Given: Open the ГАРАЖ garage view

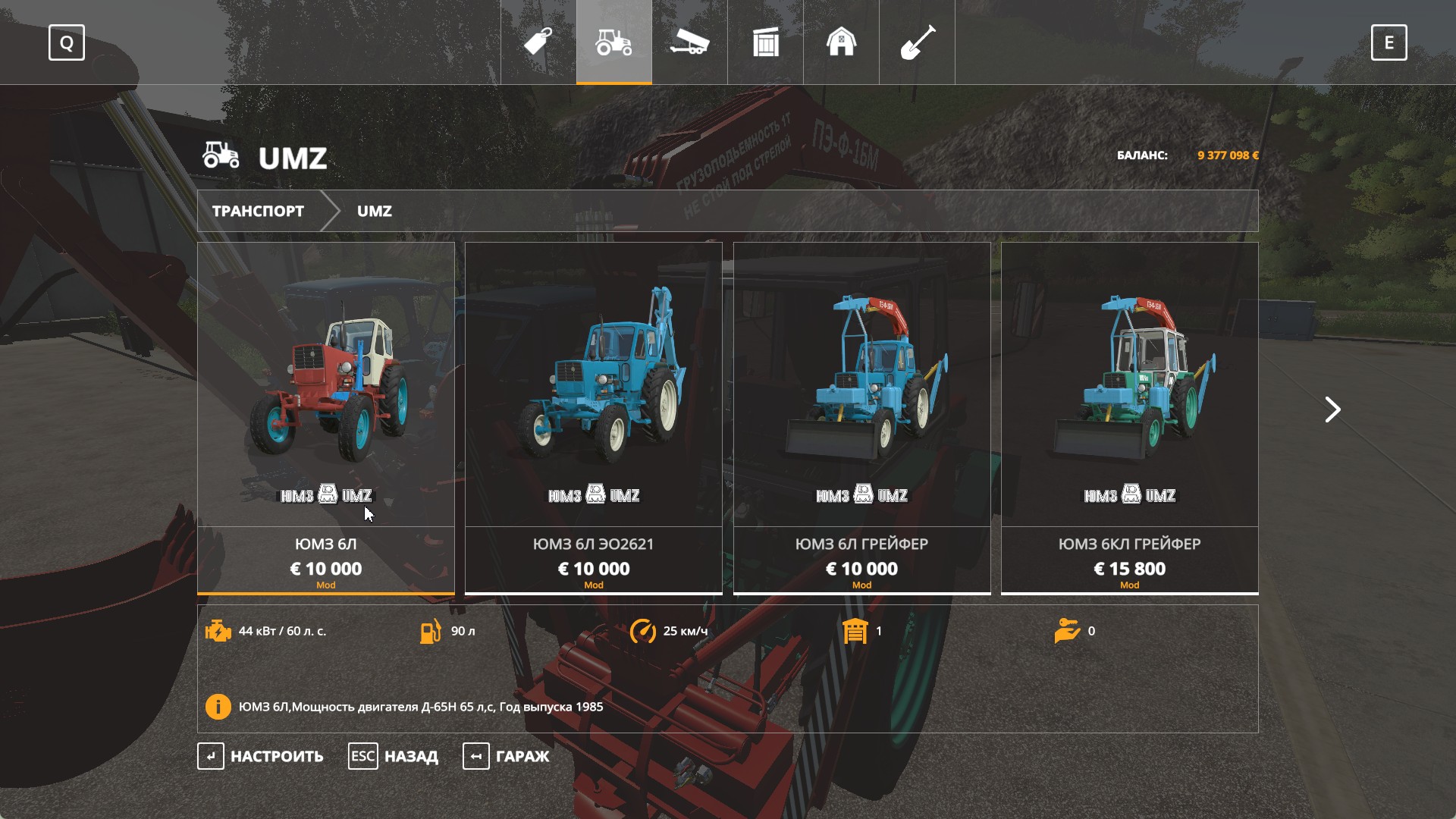Looking at the screenshot, I should (507, 756).
